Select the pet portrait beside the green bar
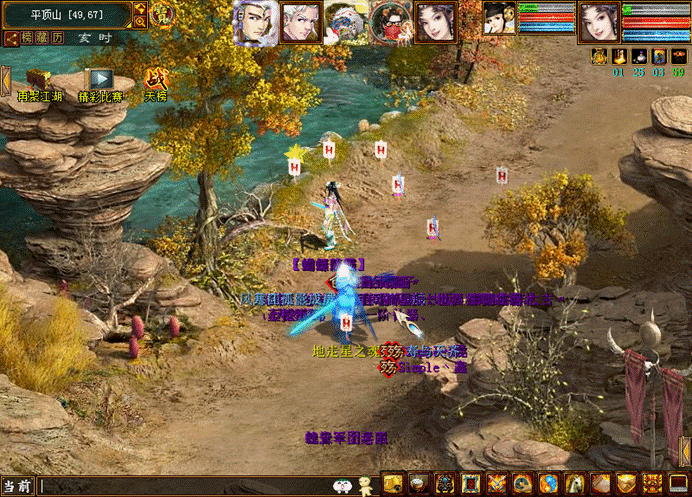The height and width of the screenshot is (497, 692). click(499, 18)
